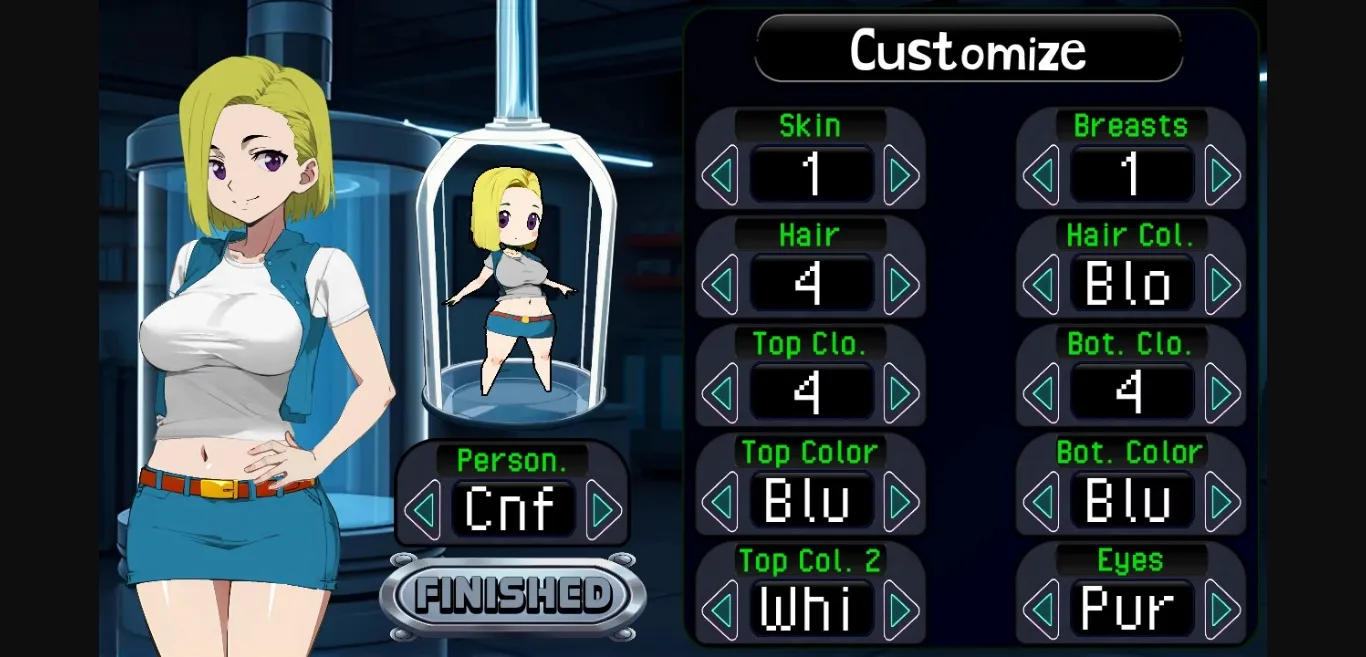Cycle to previous Eyes color
Image resolution: width=1366 pixels, height=657 pixels.
[x=1041, y=609]
